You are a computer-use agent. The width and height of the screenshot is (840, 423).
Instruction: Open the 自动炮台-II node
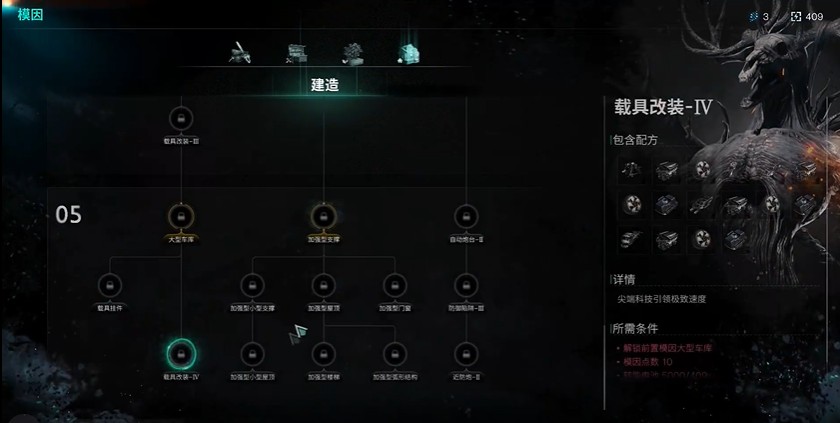point(465,216)
